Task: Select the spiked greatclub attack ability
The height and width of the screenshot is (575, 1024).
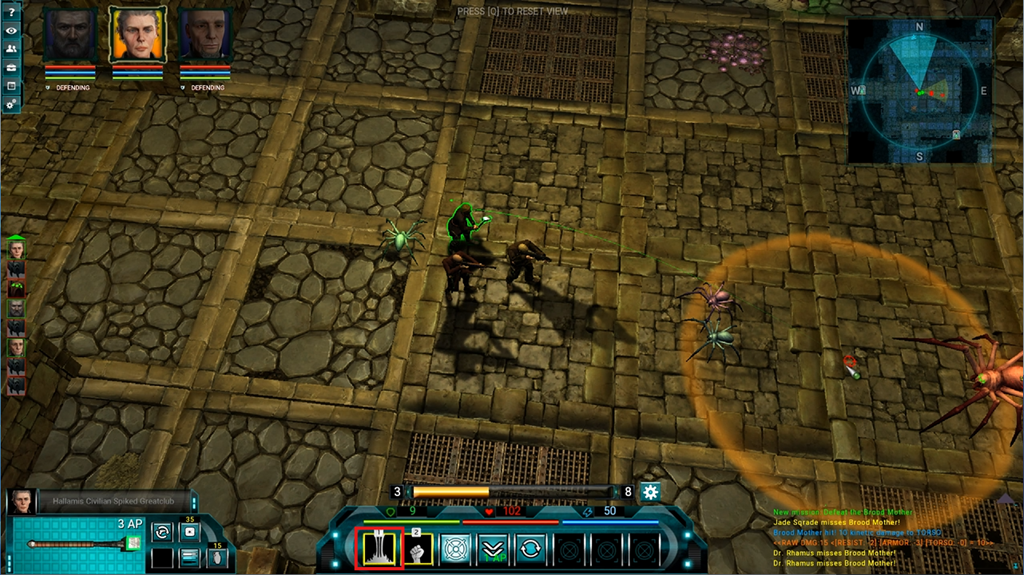Action: (x=380, y=548)
